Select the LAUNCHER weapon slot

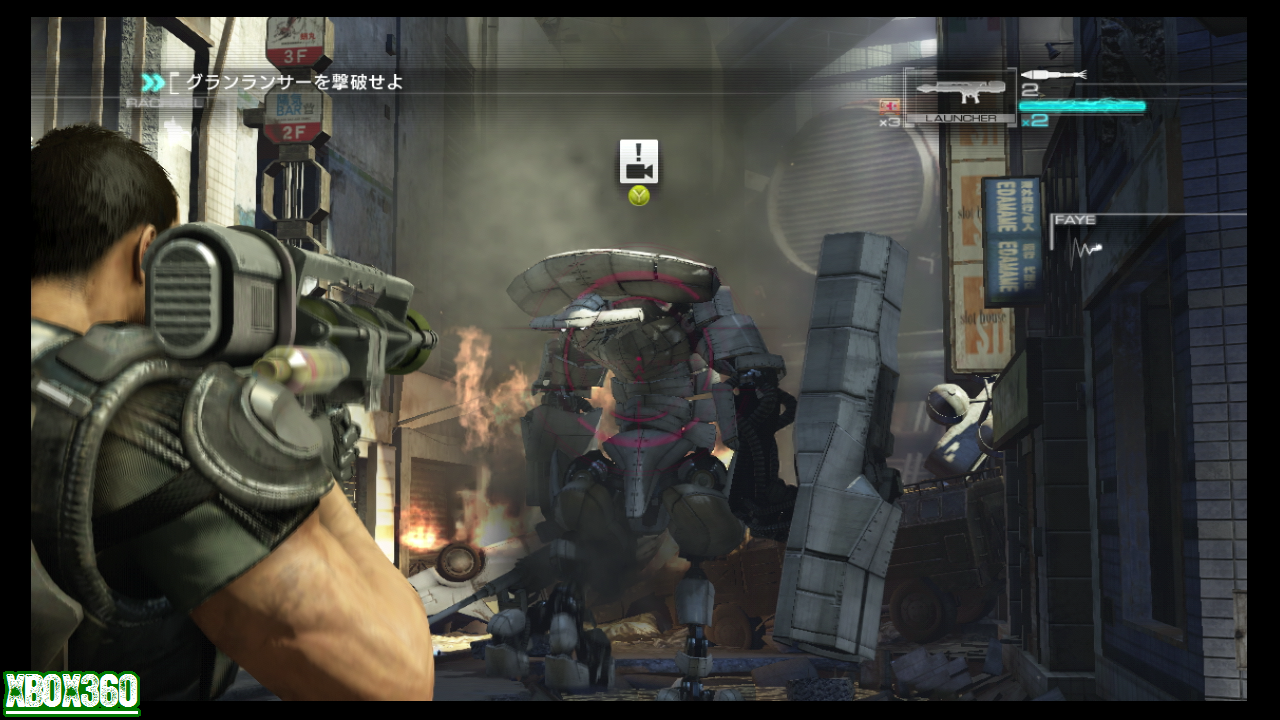click(x=960, y=96)
